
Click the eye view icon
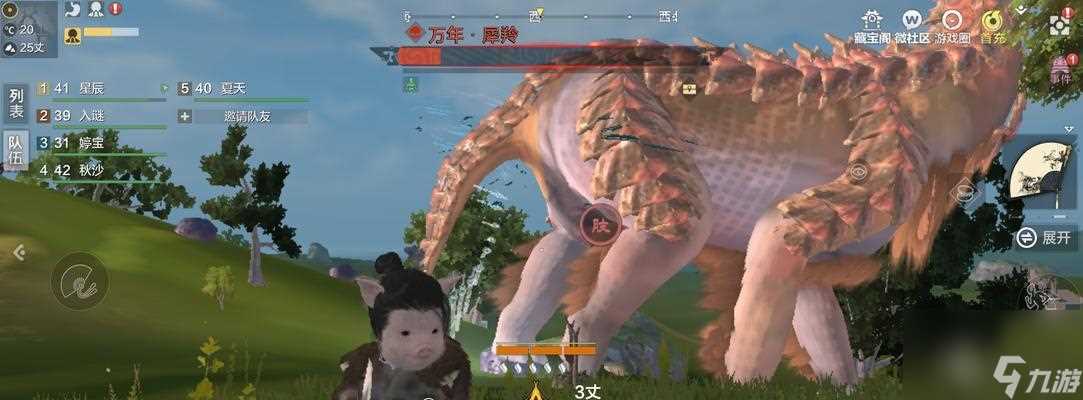point(858,172)
